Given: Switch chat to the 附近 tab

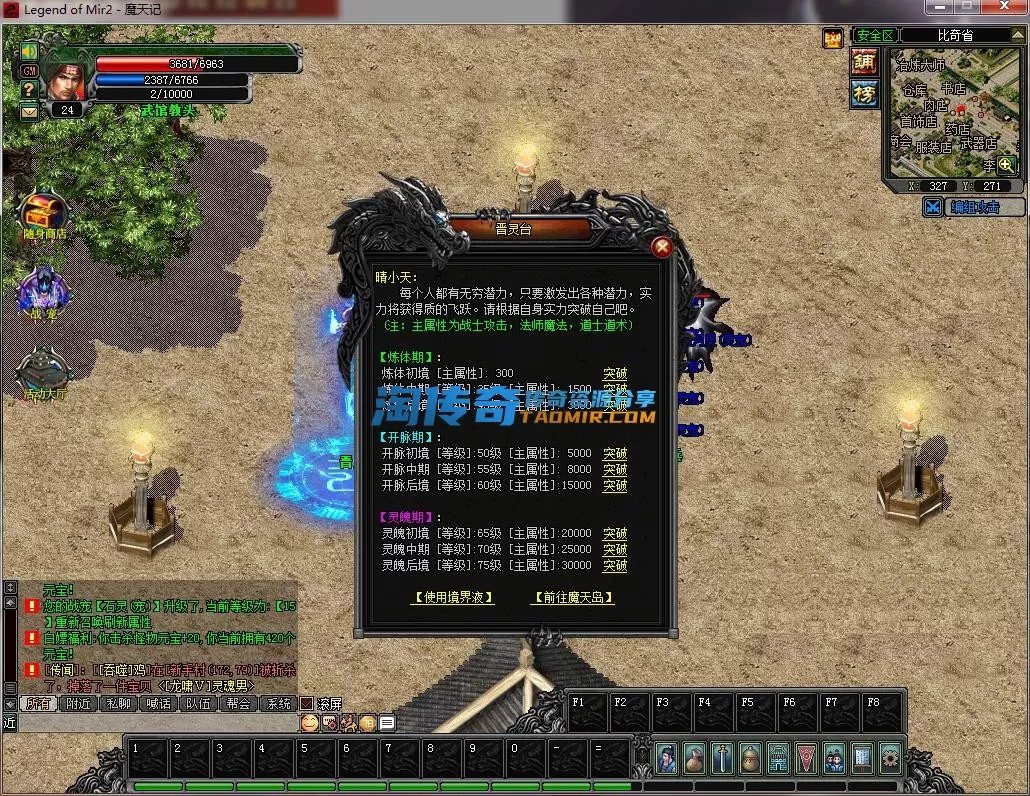Looking at the screenshot, I should pos(79,703).
